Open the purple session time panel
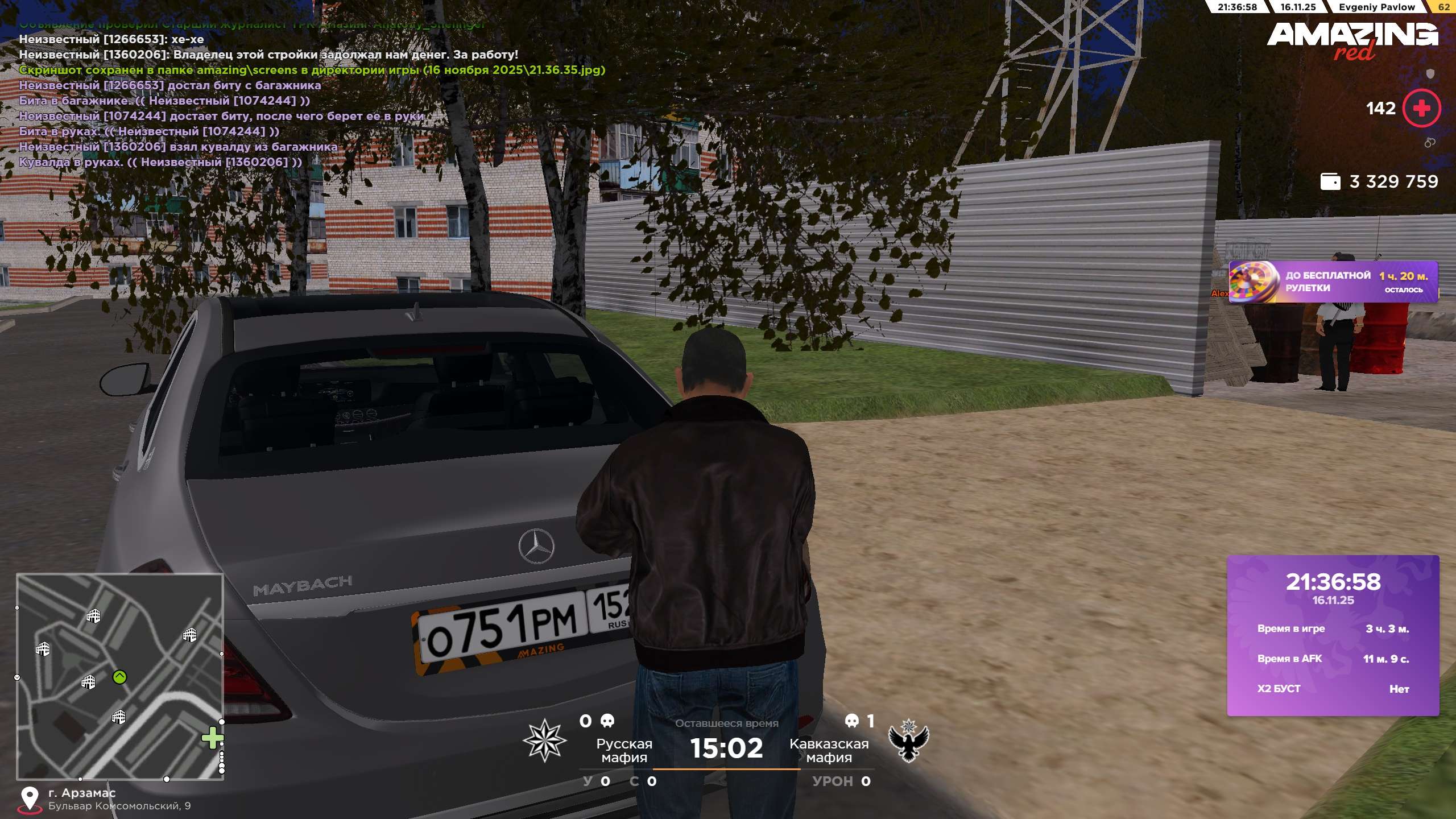Image resolution: width=1456 pixels, height=819 pixels. click(x=1333, y=635)
